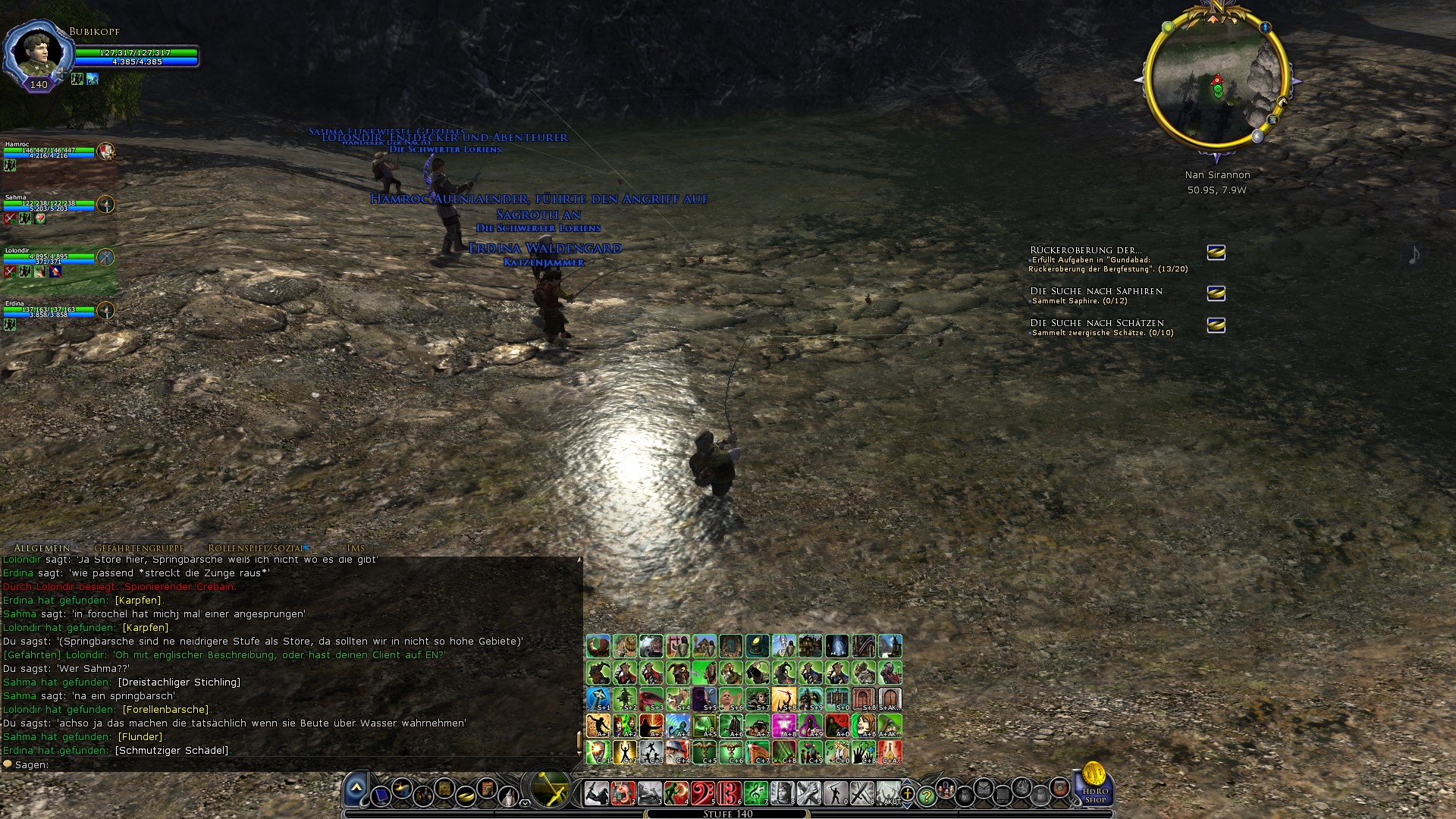This screenshot has width=1456, height=819.
Task: Collapse the menu bar via the small down chevron
Action: (524, 803)
